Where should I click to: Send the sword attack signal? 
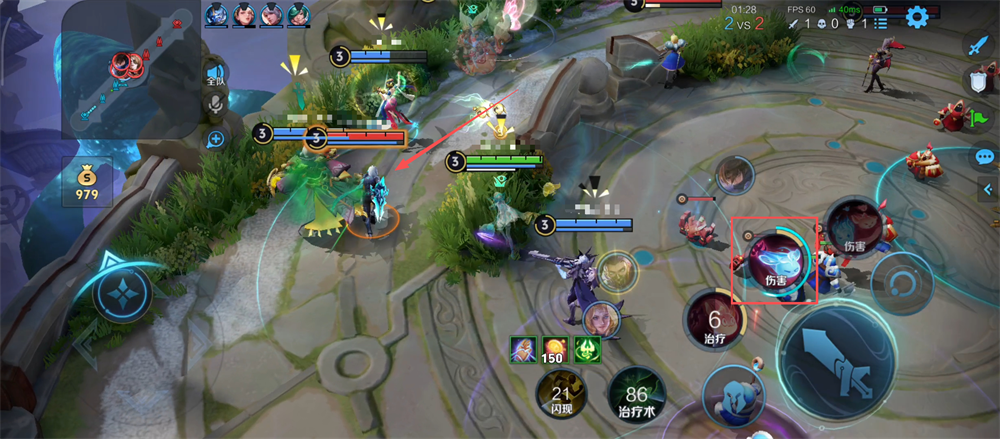977,44
